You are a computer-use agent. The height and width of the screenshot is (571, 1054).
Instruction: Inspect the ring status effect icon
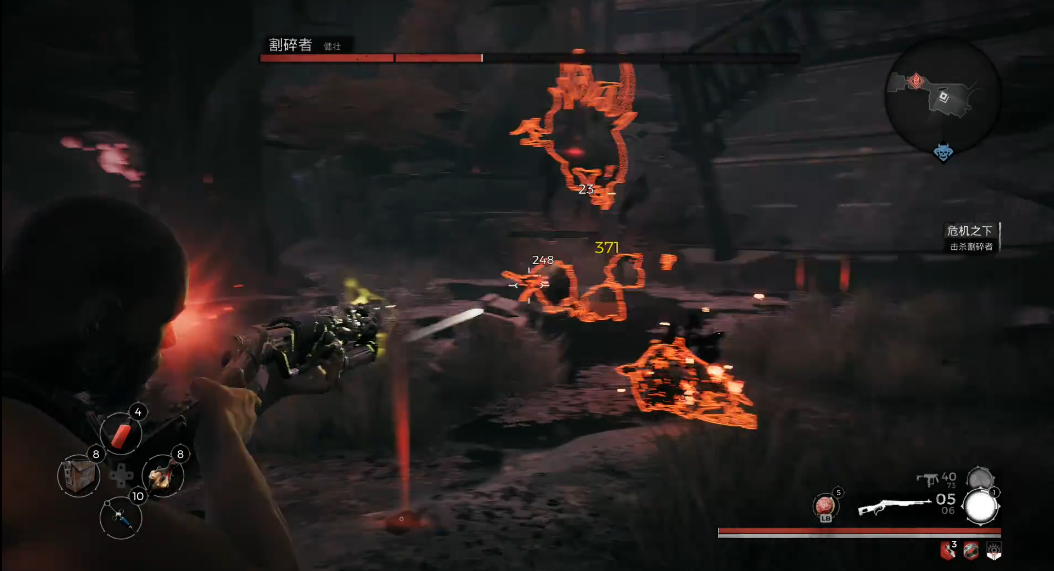pos(970,549)
